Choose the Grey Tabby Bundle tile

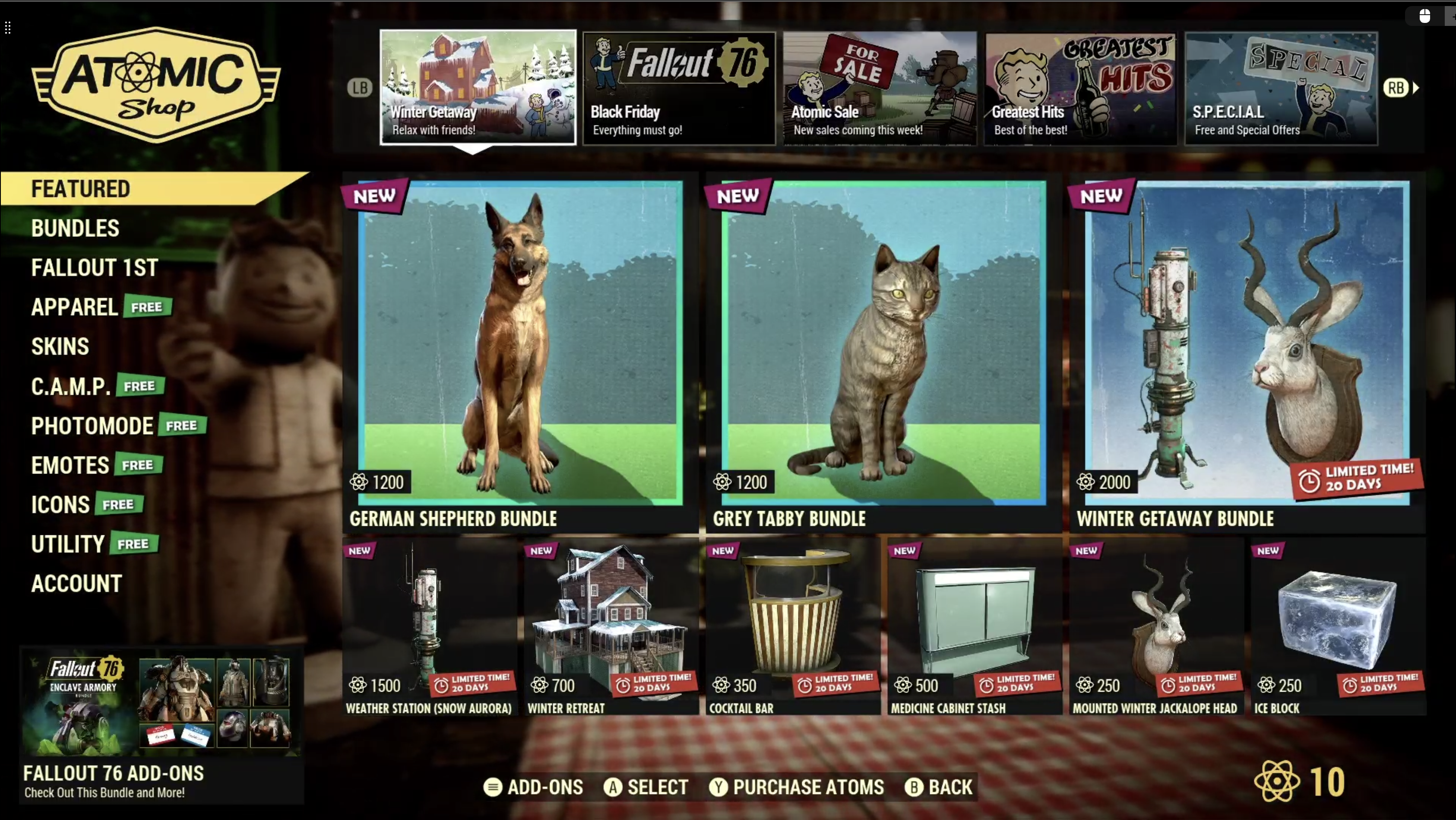(883, 351)
